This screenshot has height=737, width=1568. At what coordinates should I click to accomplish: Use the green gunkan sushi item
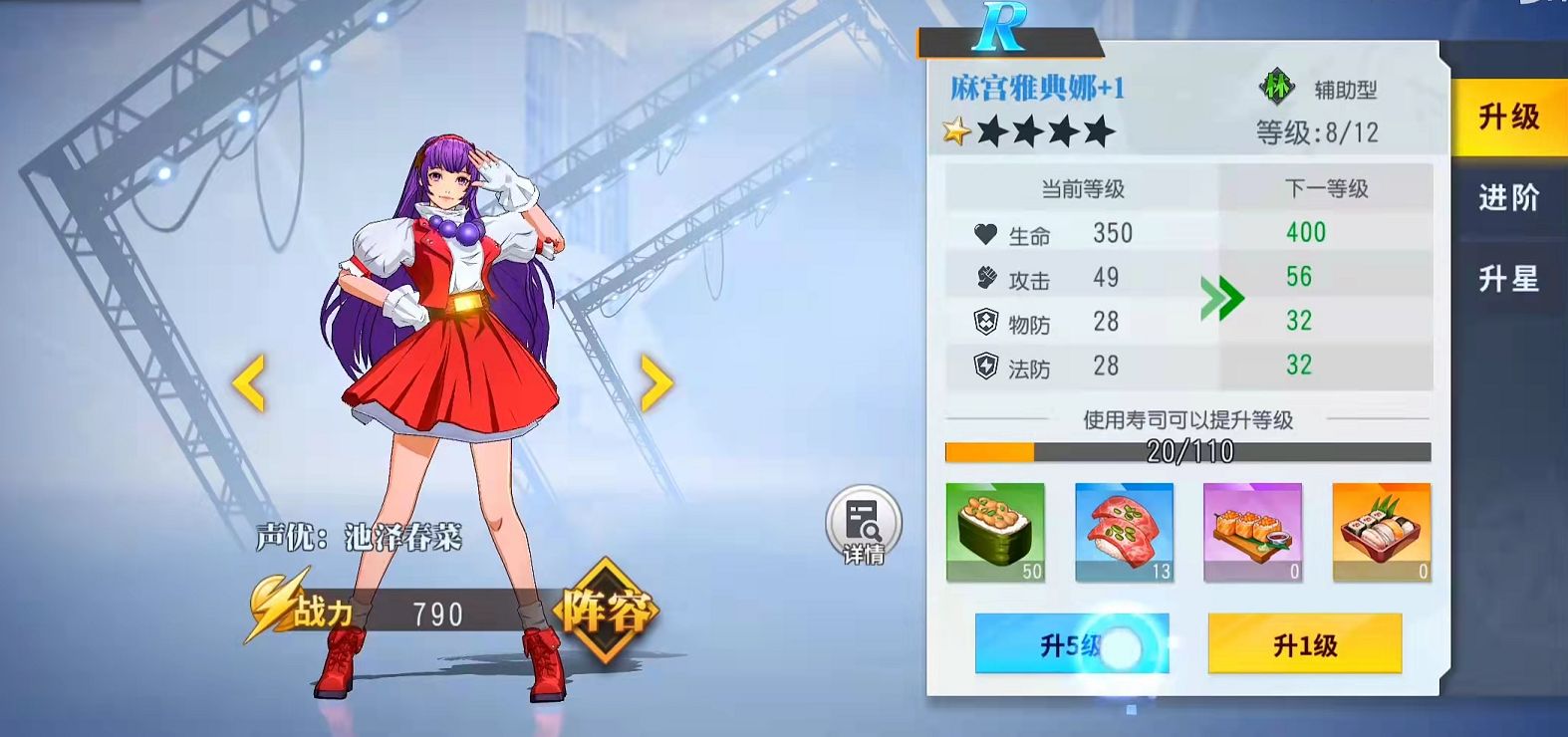pos(995,532)
